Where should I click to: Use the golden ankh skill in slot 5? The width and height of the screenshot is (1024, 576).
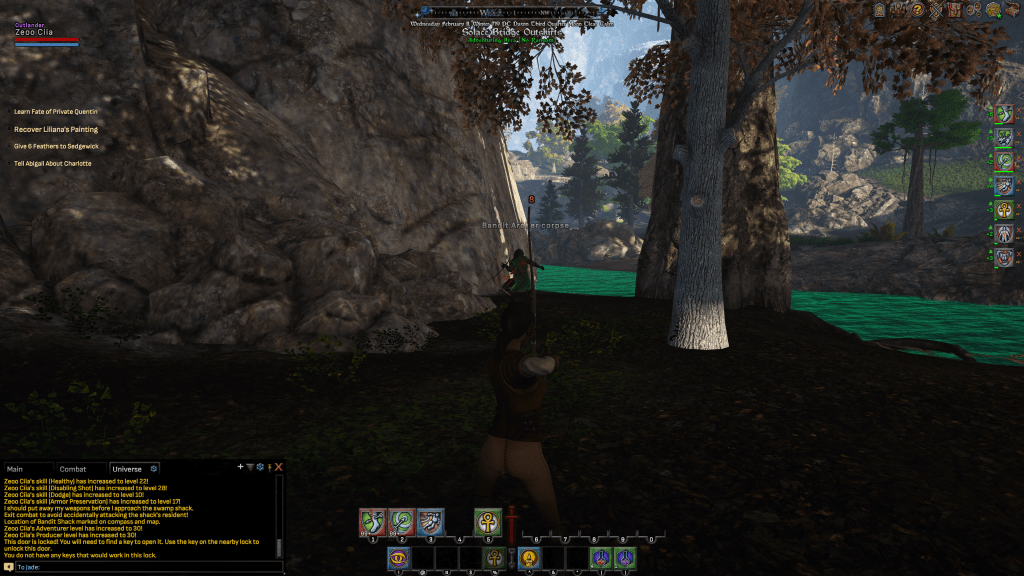pyautogui.click(x=489, y=522)
